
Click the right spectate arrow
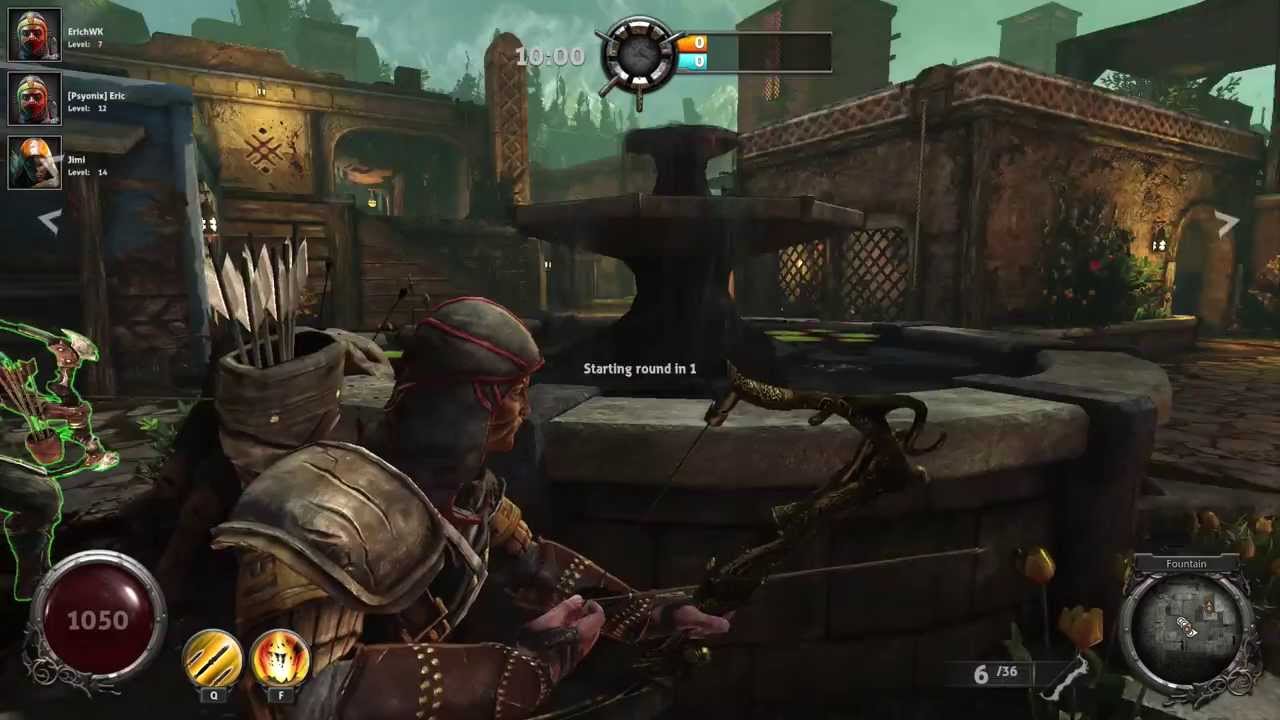click(x=1228, y=224)
